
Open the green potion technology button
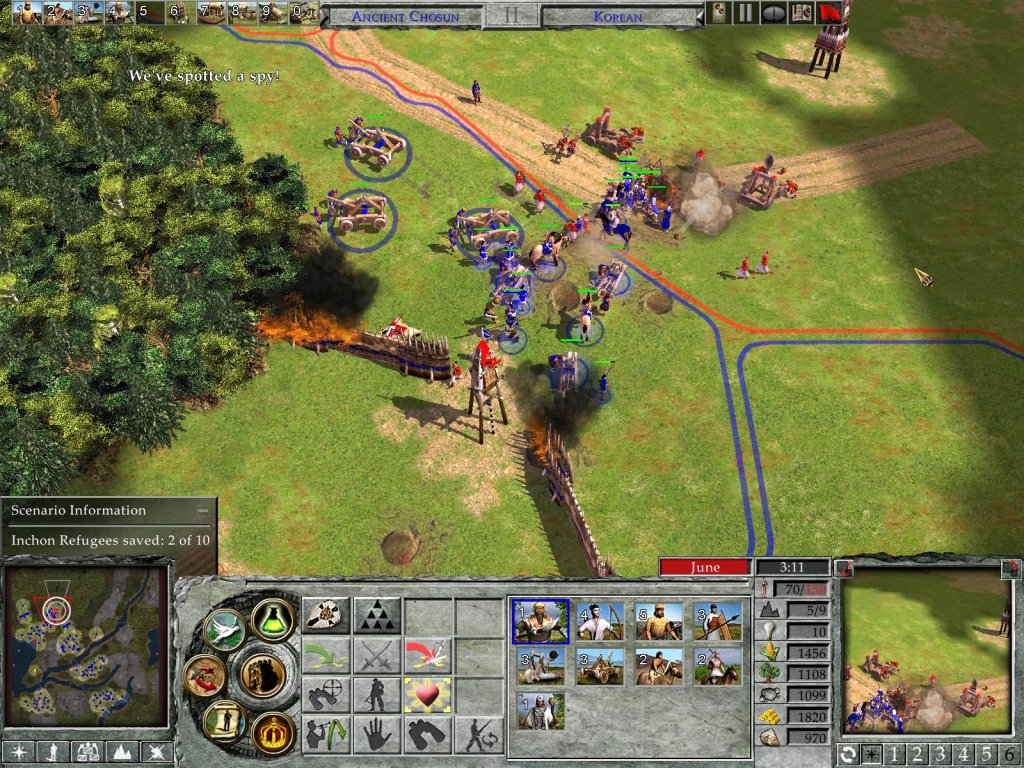(x=272, y=620)
